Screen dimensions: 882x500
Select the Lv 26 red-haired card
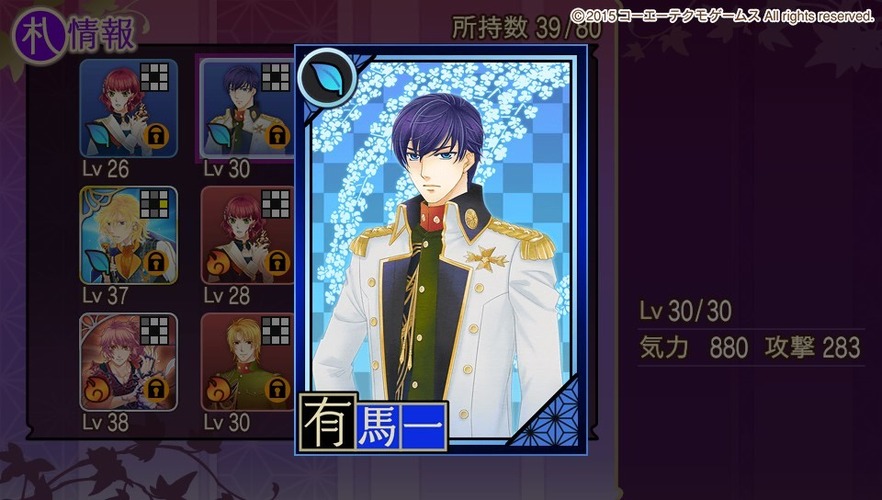tap(128, 108)
